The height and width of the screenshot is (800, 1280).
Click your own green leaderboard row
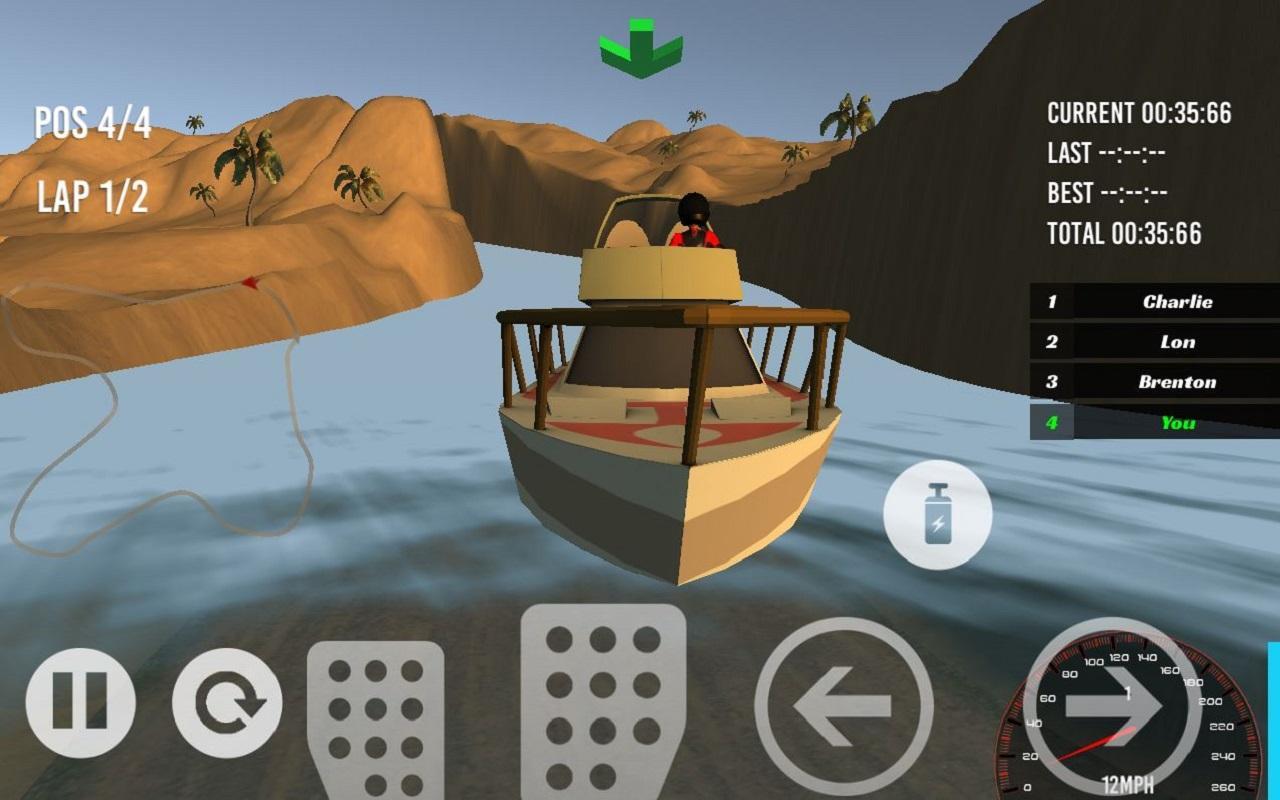(1155, 422)
